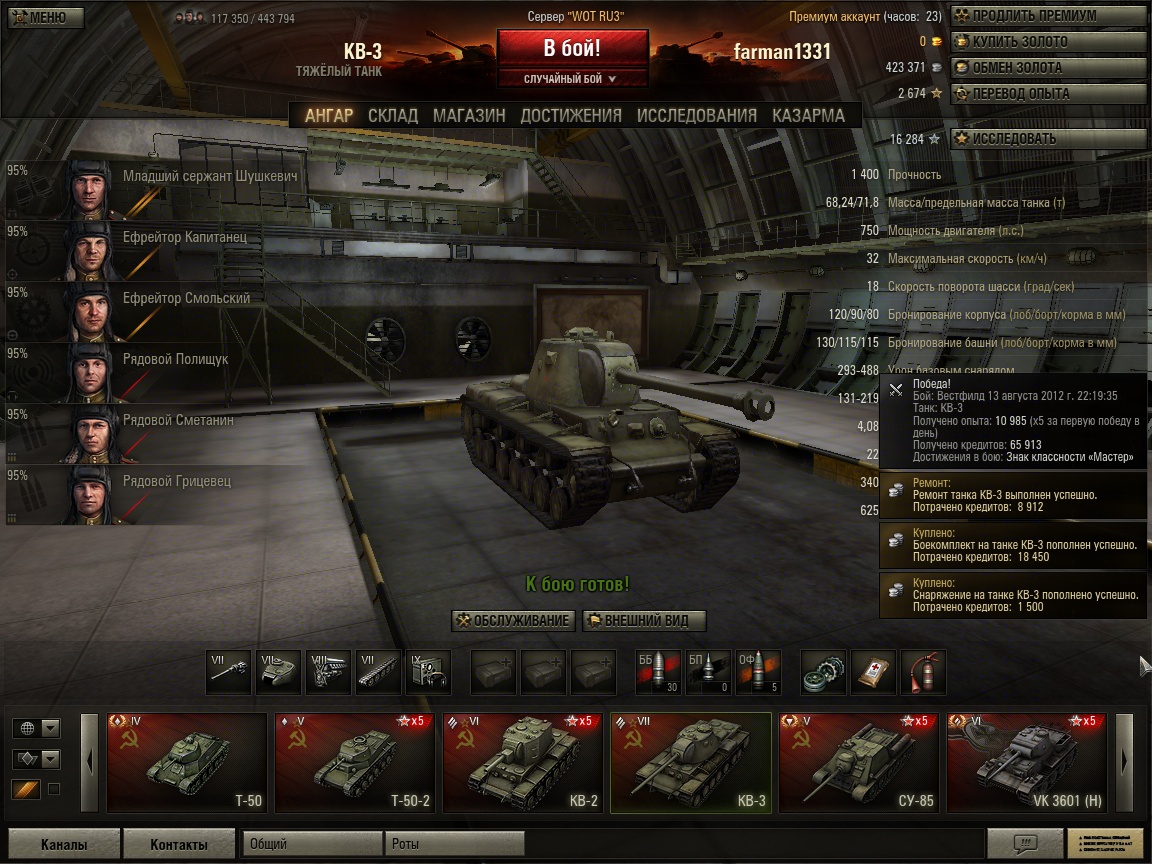
Task: Pick the T-50 tank from carousel
Action: (x=187, y=762)
